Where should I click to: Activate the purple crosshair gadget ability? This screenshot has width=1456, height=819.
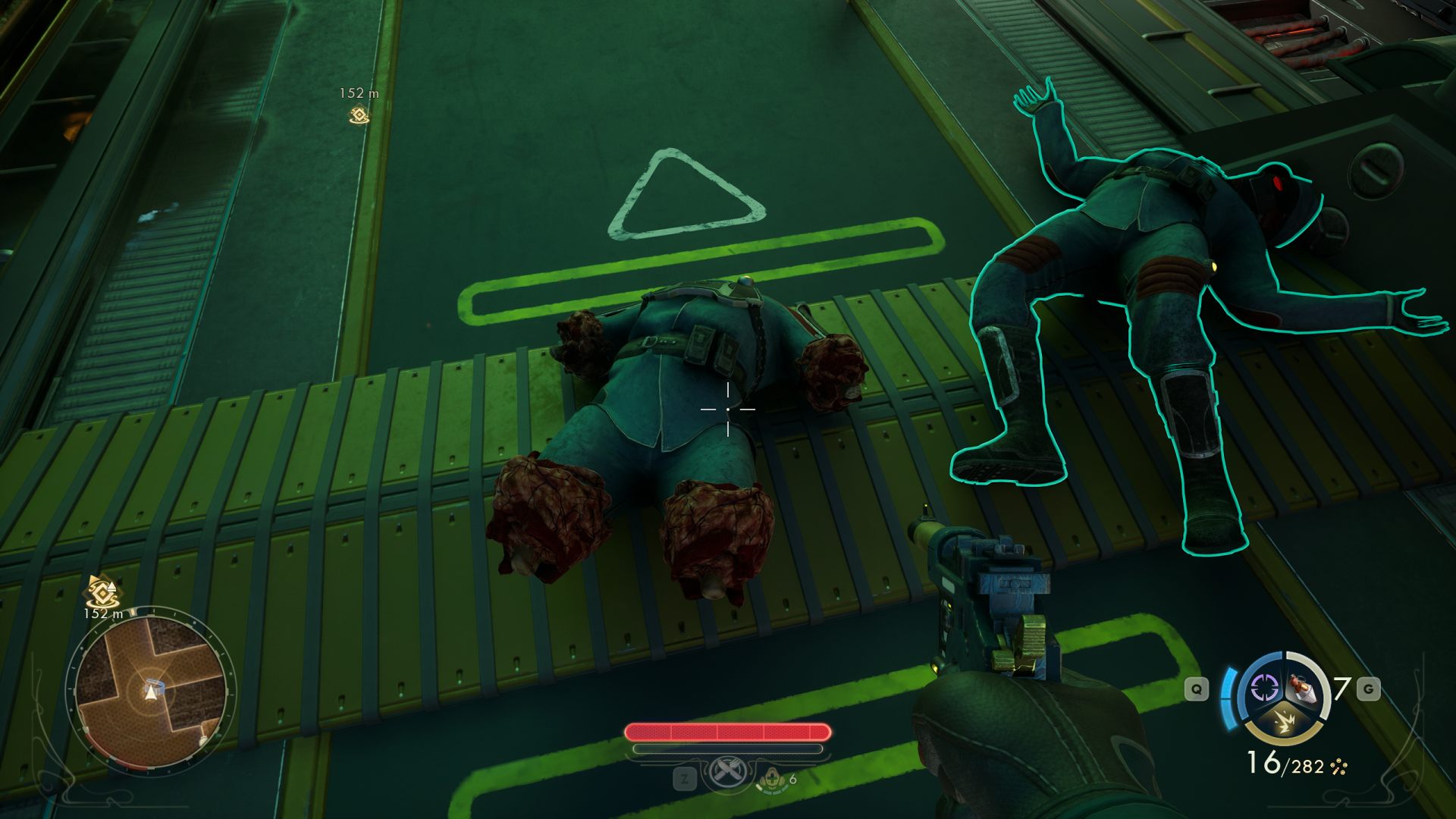pyautogui.click(x=1264, y=689)
